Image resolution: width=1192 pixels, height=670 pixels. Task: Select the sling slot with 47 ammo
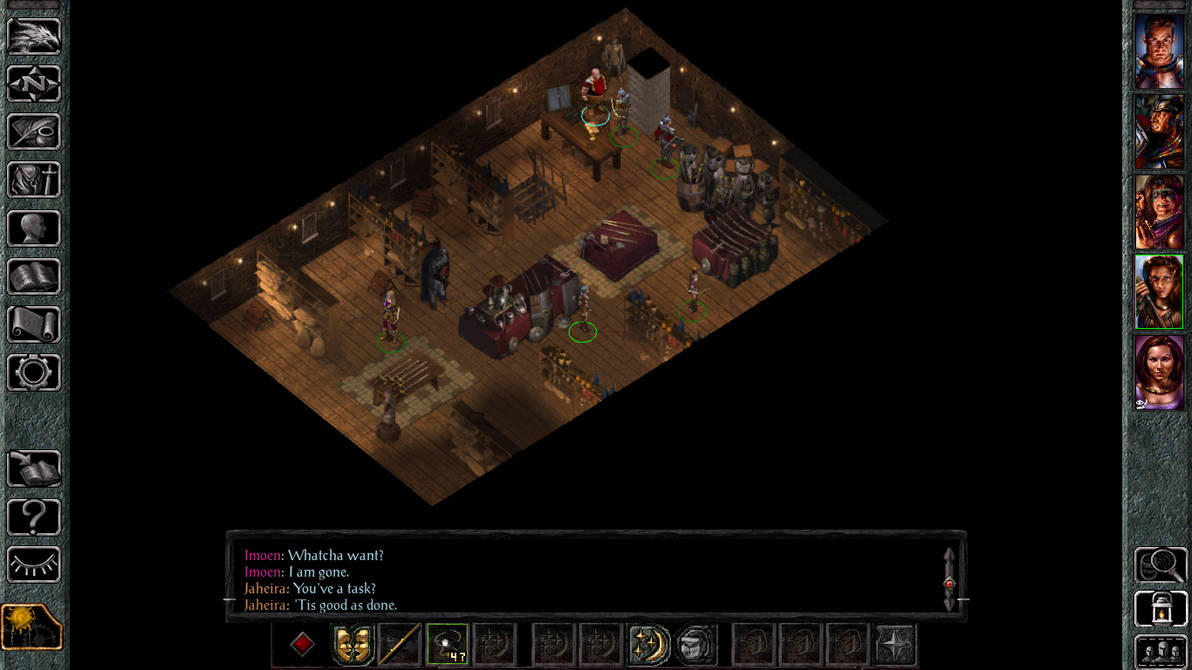(x=447, y=644)
